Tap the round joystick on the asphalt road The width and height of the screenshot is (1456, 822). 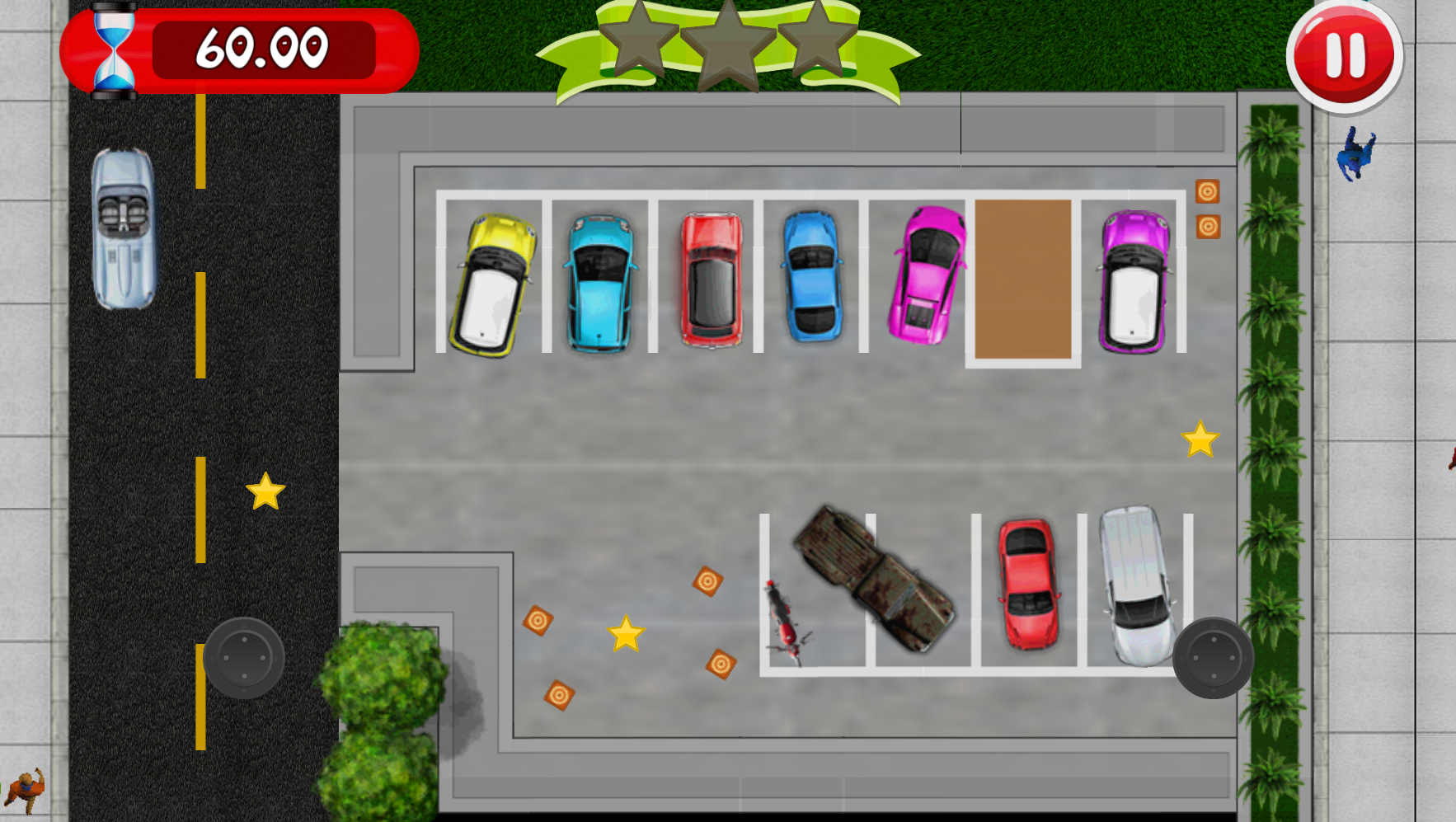(243, 658)
